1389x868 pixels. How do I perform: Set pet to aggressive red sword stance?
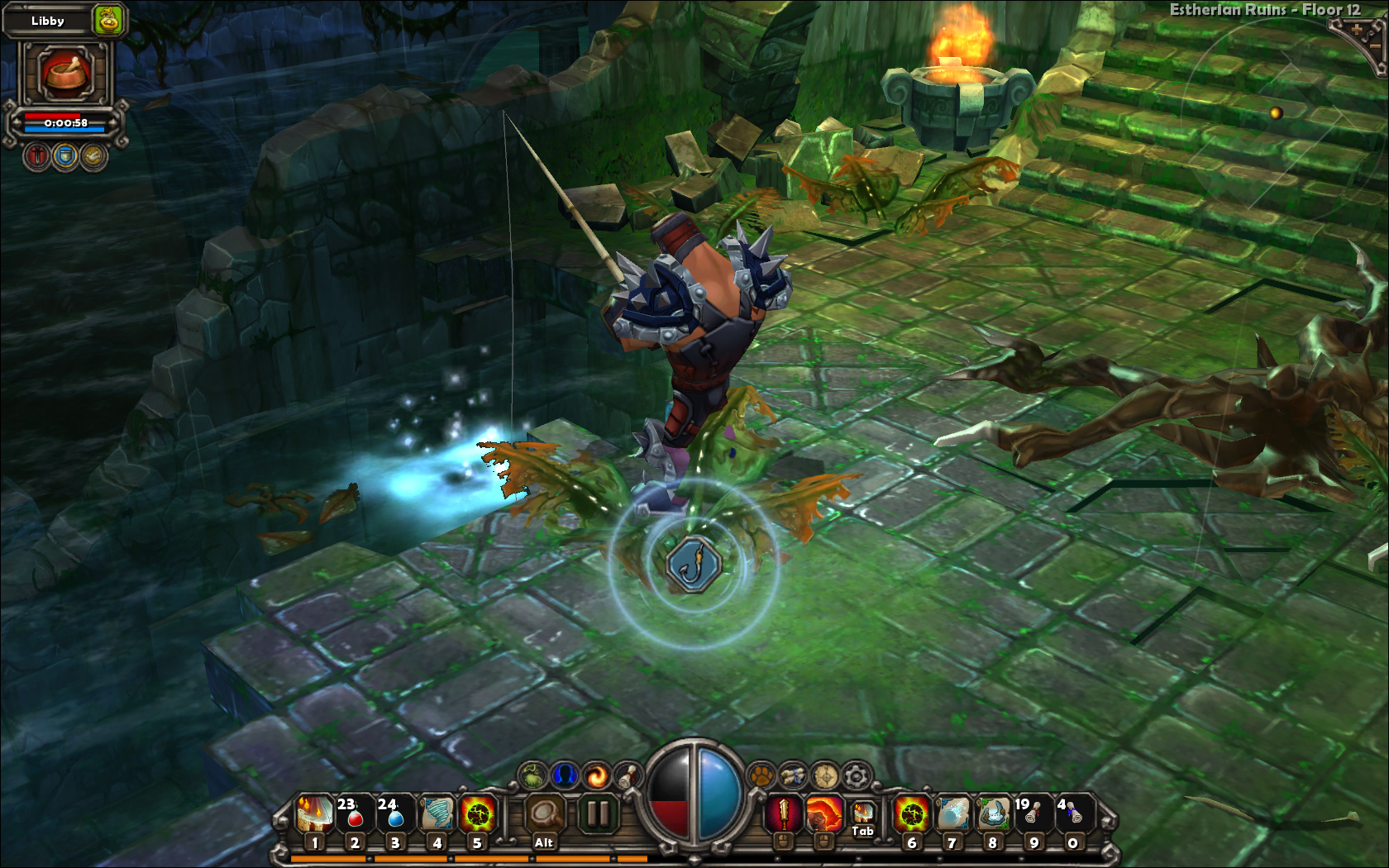(37, 156)
